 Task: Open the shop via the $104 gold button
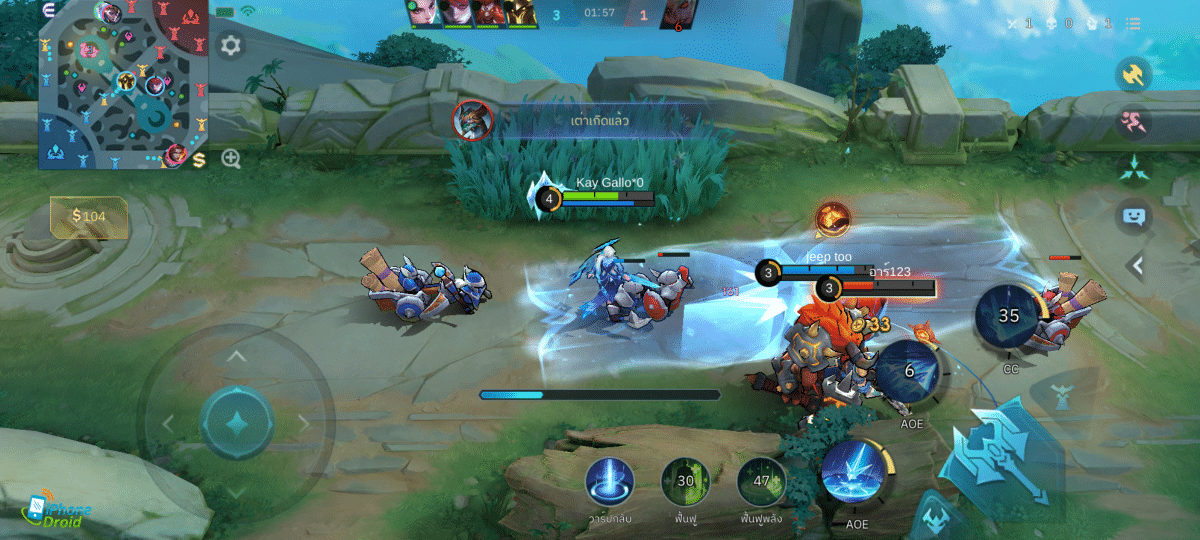(89, 215)
